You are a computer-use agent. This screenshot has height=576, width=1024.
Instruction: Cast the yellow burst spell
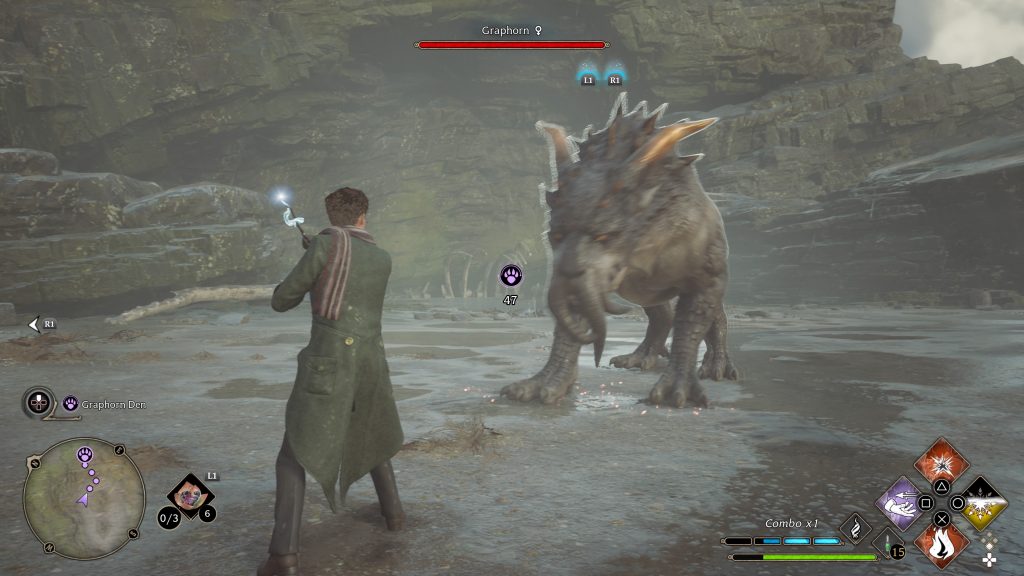tap(983, 502)
